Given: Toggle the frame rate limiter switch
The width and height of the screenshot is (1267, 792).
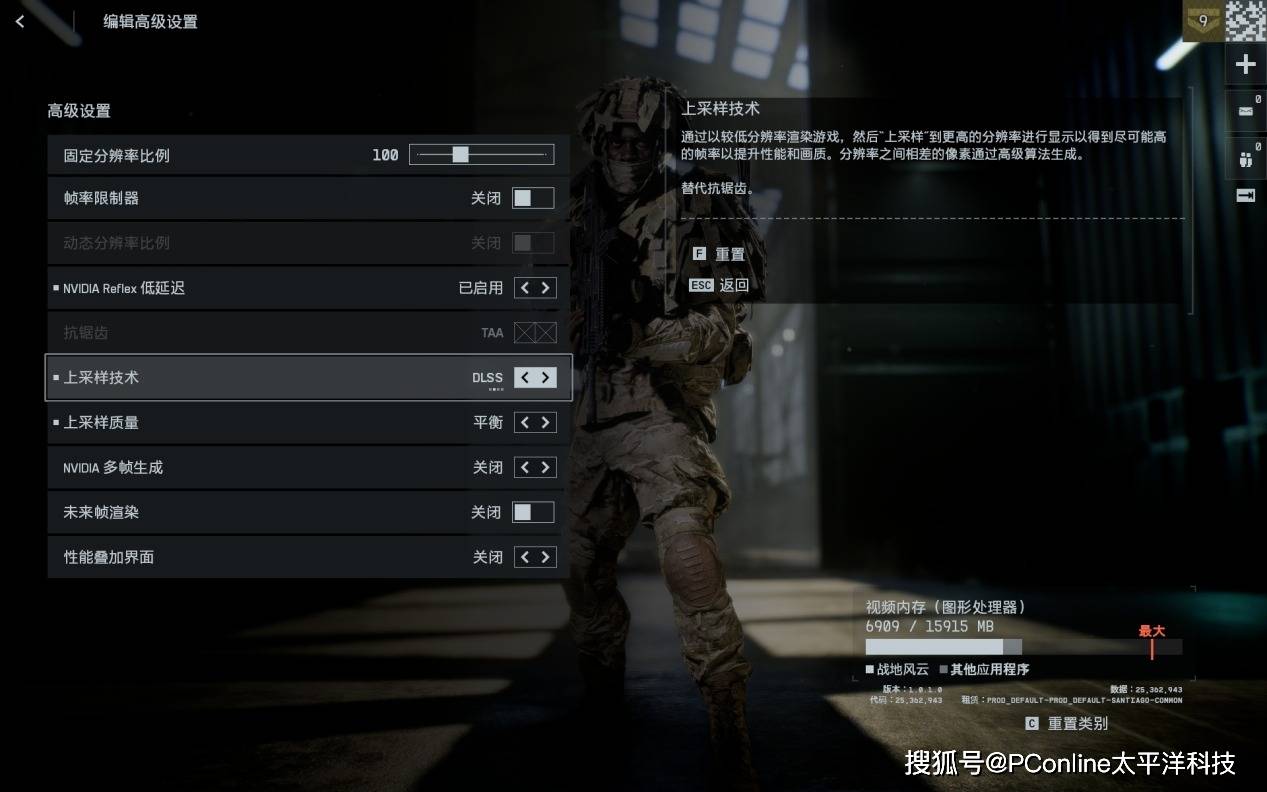Looking at the screenshot, I should pyautogui.click(x=533, y=198).
